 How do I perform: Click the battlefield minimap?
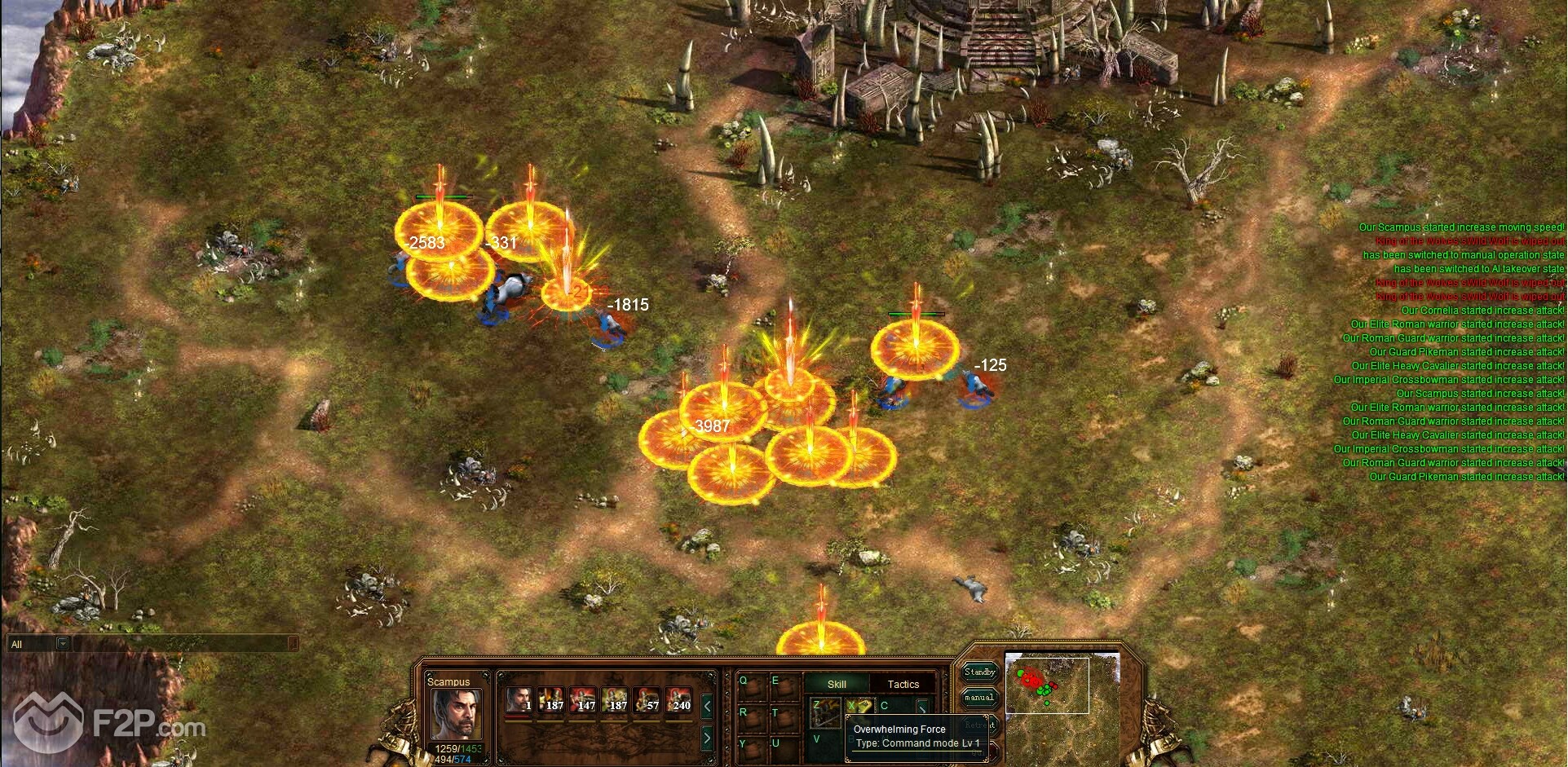click(x=1047, y=685)
